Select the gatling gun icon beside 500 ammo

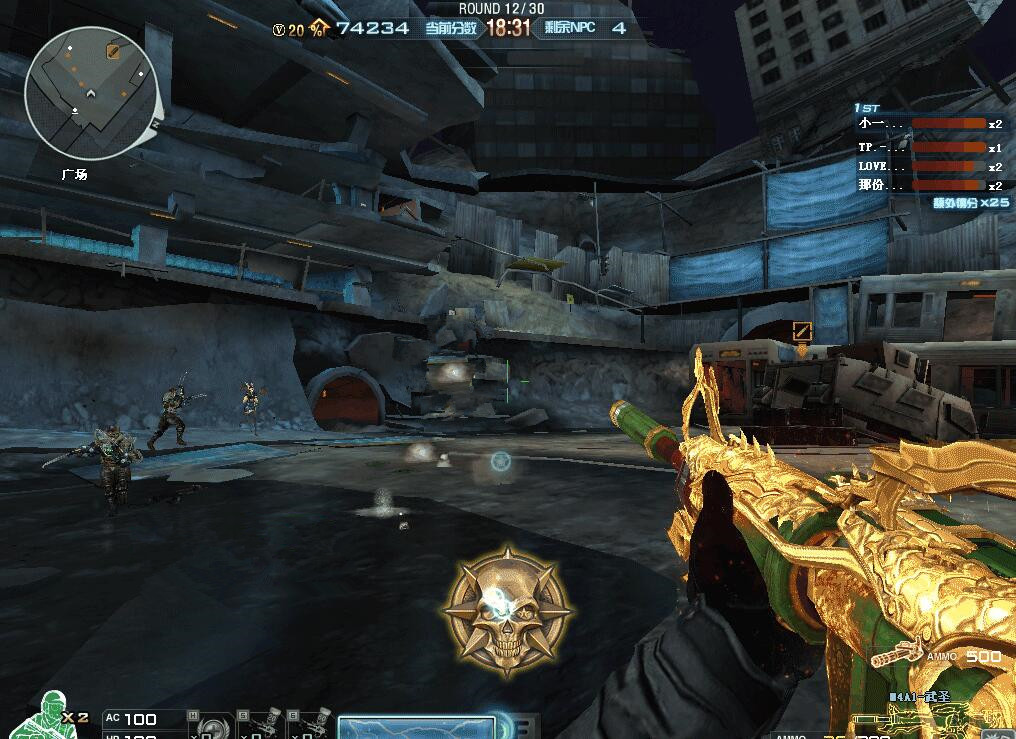pyautogui.click(x=896, y=656)
